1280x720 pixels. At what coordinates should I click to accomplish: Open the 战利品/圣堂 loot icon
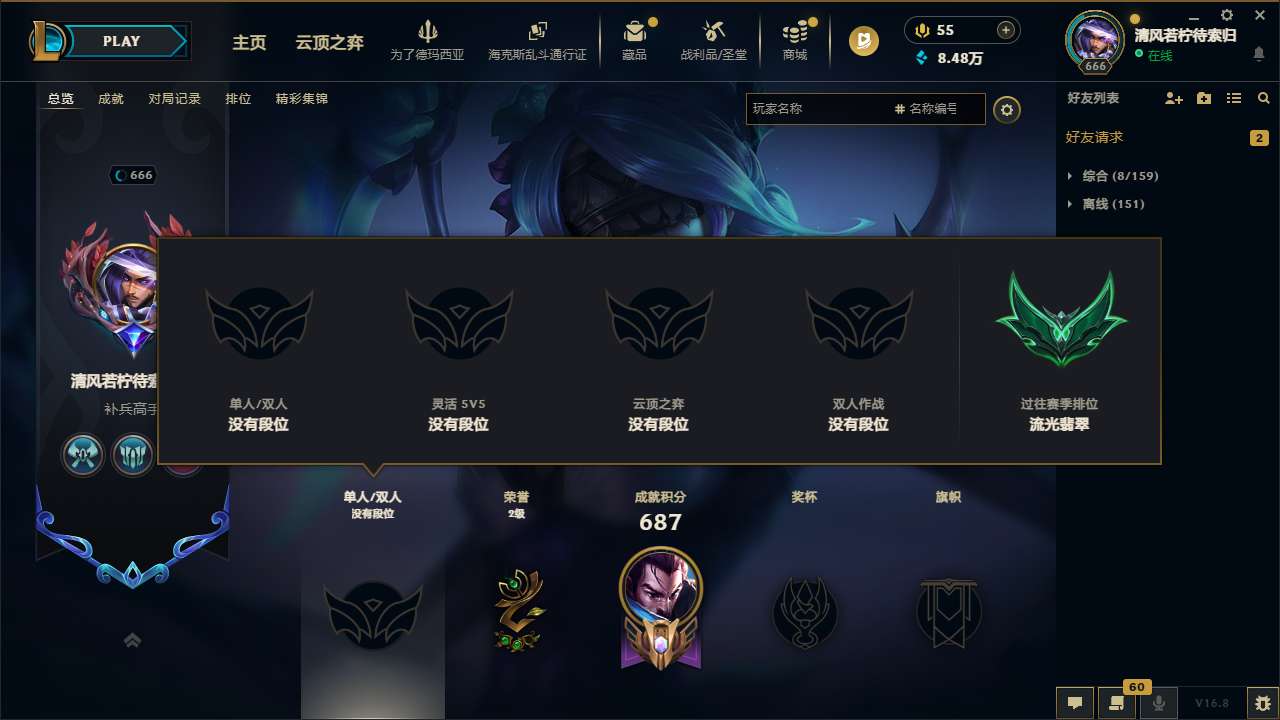pos(714,40)
